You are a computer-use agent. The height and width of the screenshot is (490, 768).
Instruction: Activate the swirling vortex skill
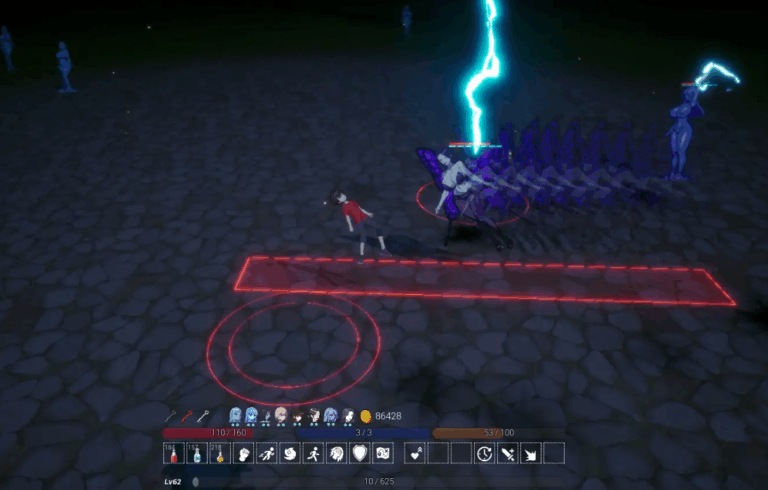click(289, 454)
